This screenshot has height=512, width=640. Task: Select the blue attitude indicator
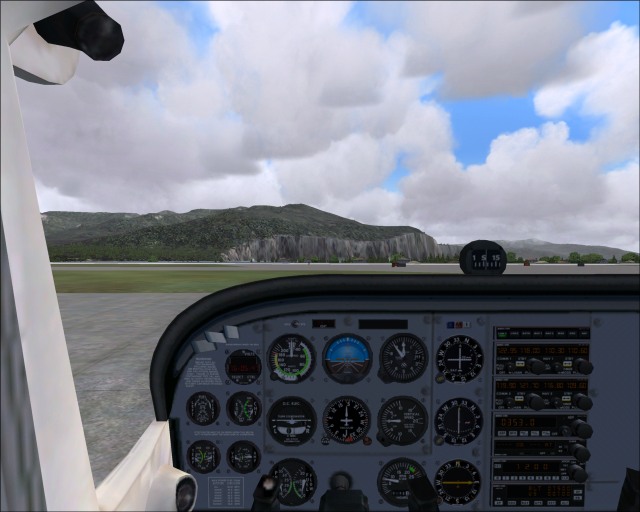coord(347,359)
